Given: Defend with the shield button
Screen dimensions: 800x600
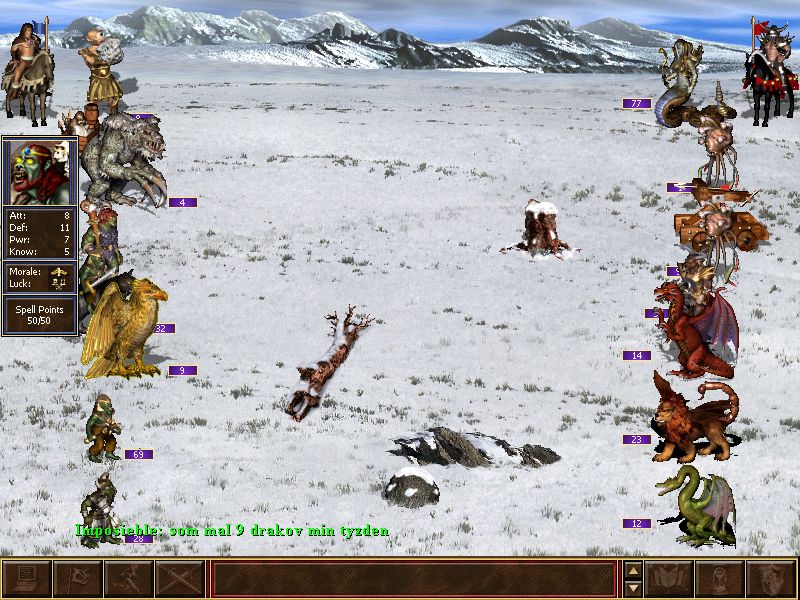Looking at the screenshot, I should click(772, 579).
